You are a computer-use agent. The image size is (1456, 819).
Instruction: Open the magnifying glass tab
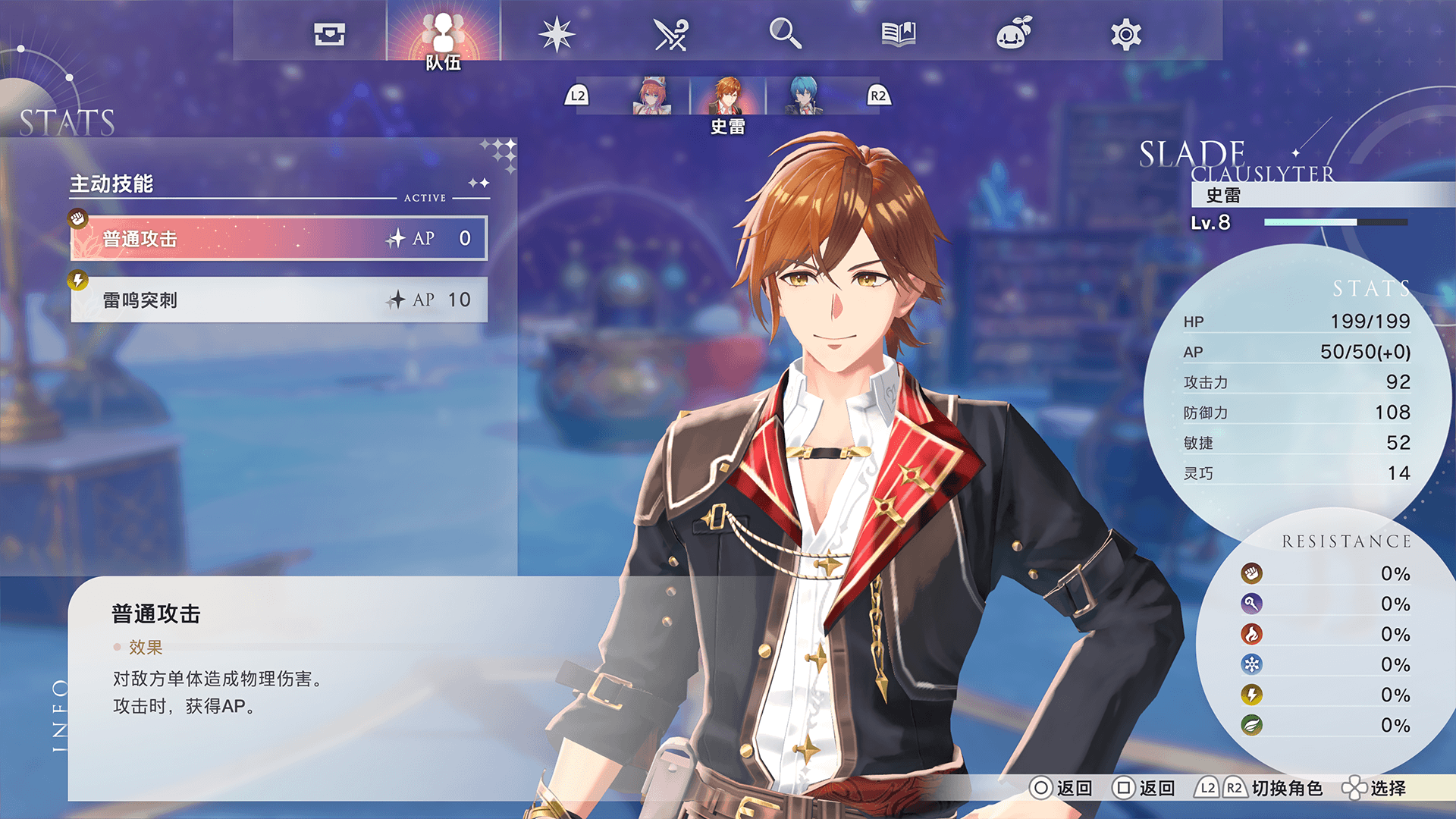point(785,34)
